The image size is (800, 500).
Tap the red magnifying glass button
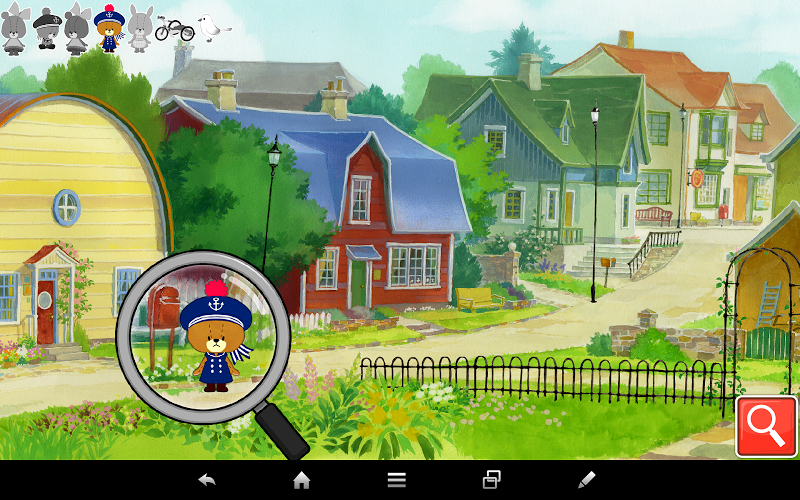766,427
